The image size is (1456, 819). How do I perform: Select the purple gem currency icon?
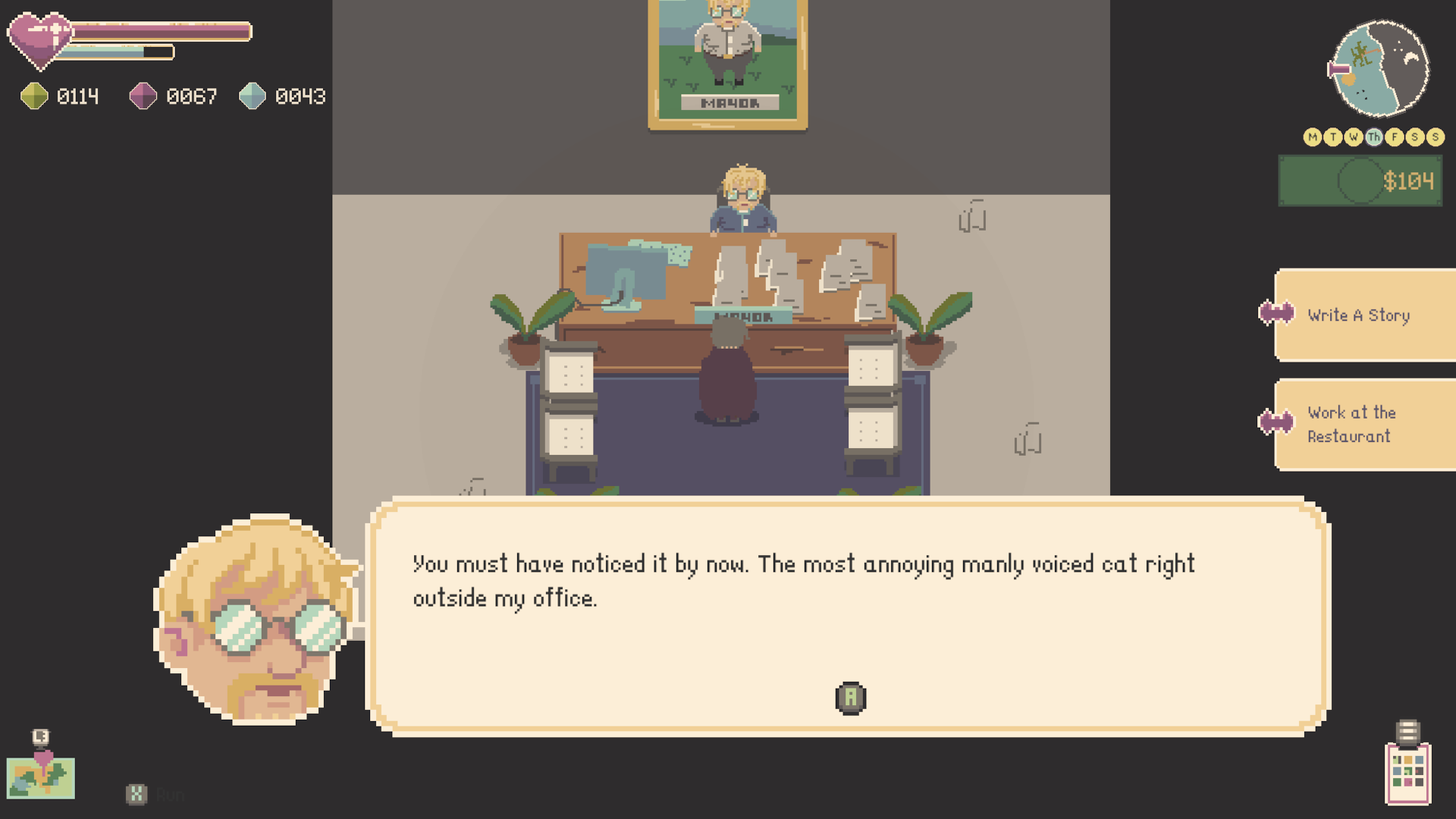point(143,96)
